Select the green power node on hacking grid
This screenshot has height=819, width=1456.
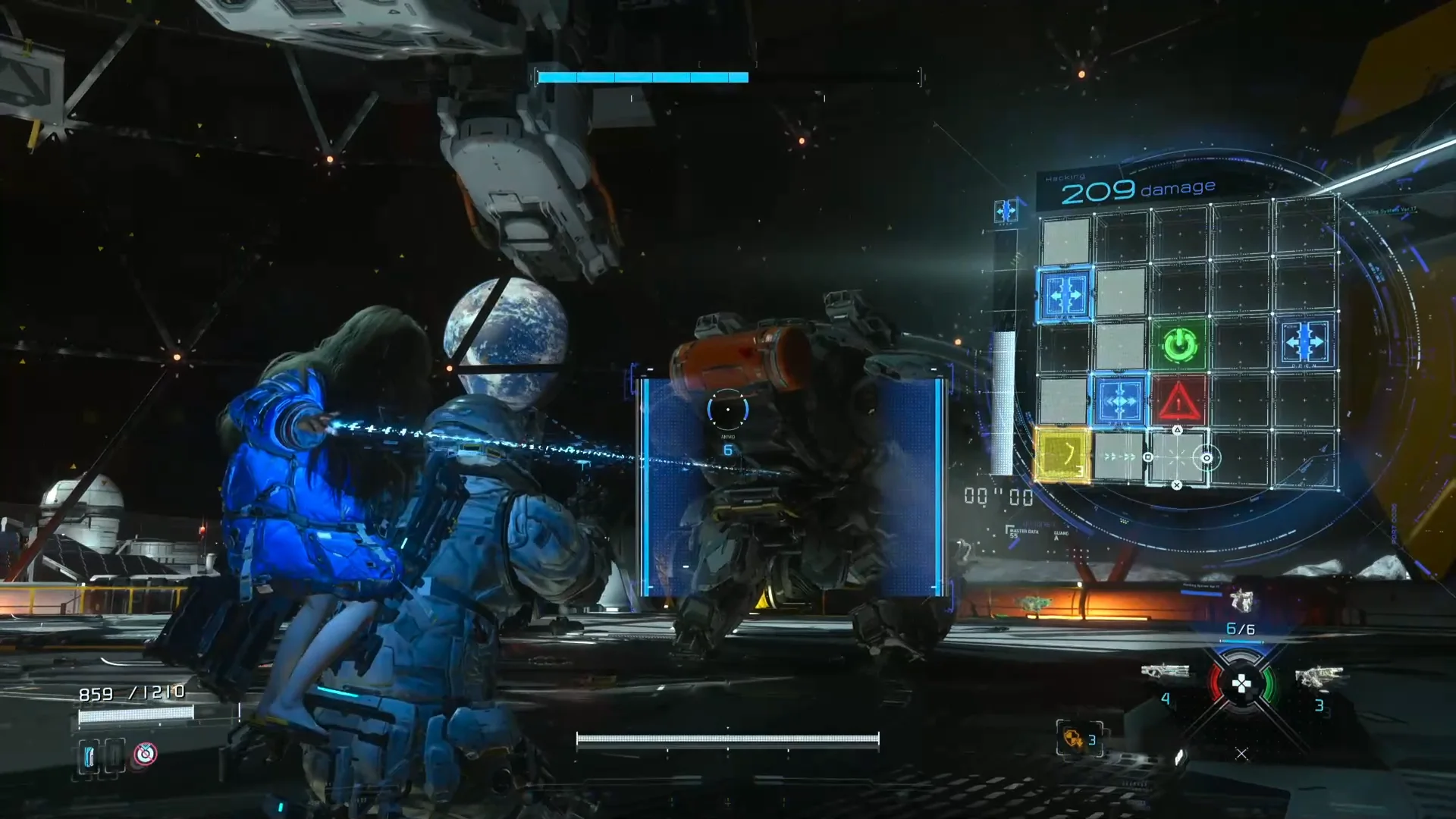tap(1179, 346)
